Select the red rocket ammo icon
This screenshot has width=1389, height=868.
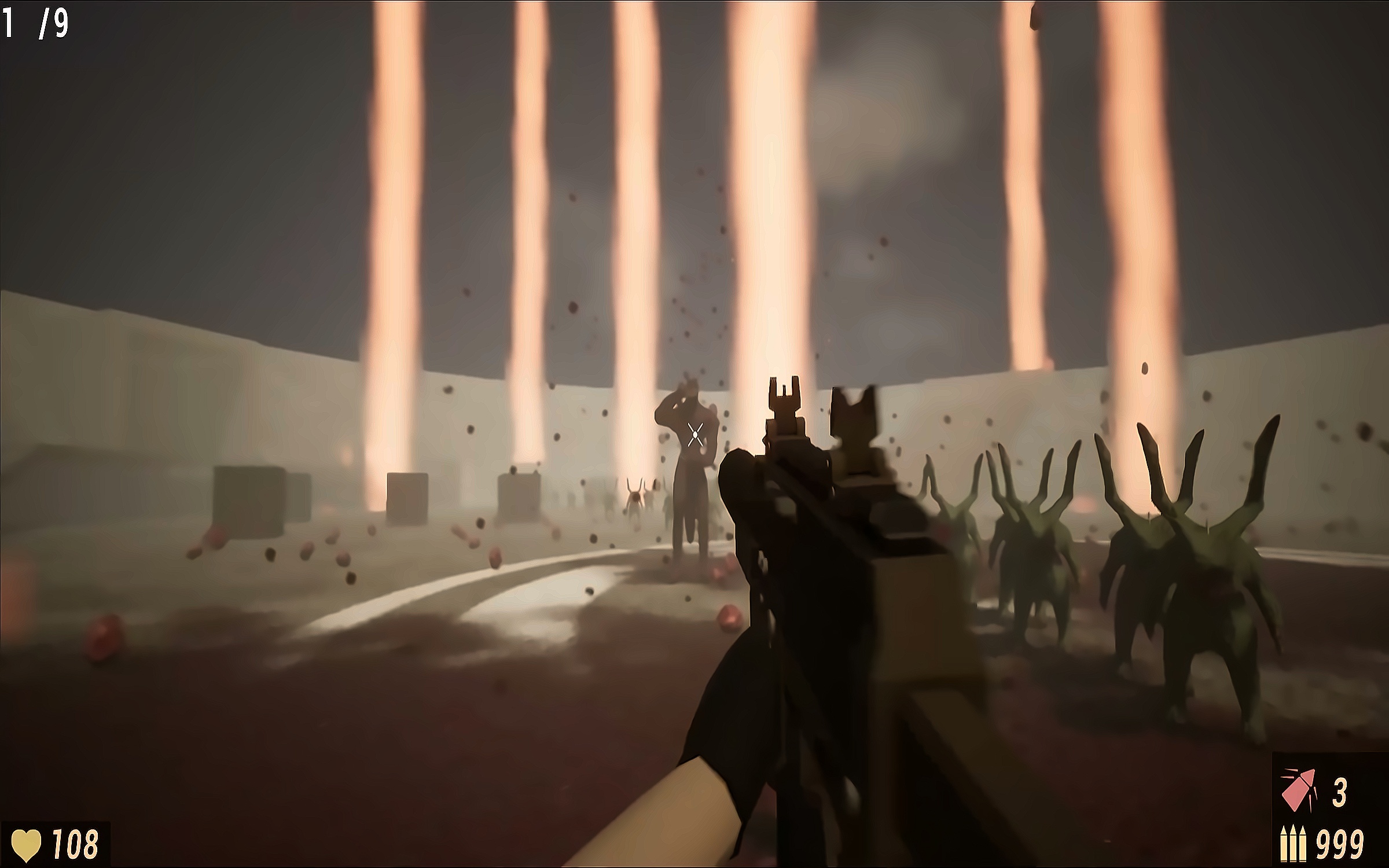click(x=1298, y=790)
